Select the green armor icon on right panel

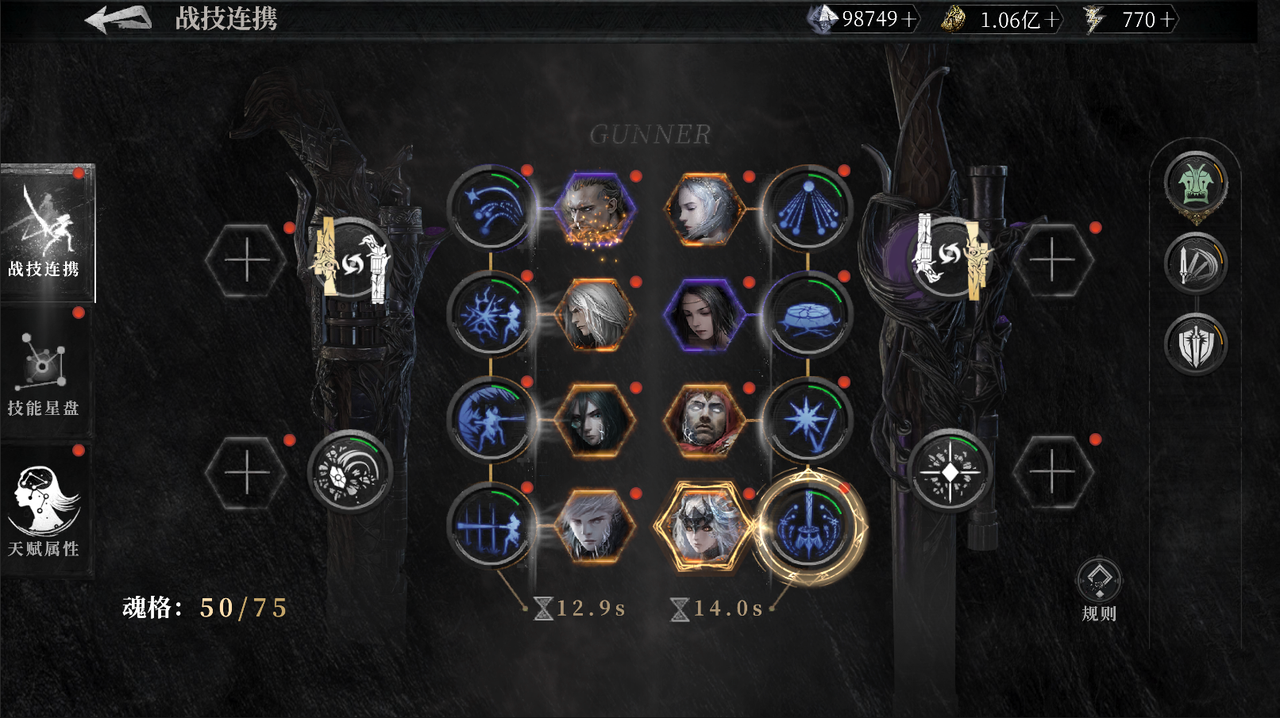(x=1195, y=185)
